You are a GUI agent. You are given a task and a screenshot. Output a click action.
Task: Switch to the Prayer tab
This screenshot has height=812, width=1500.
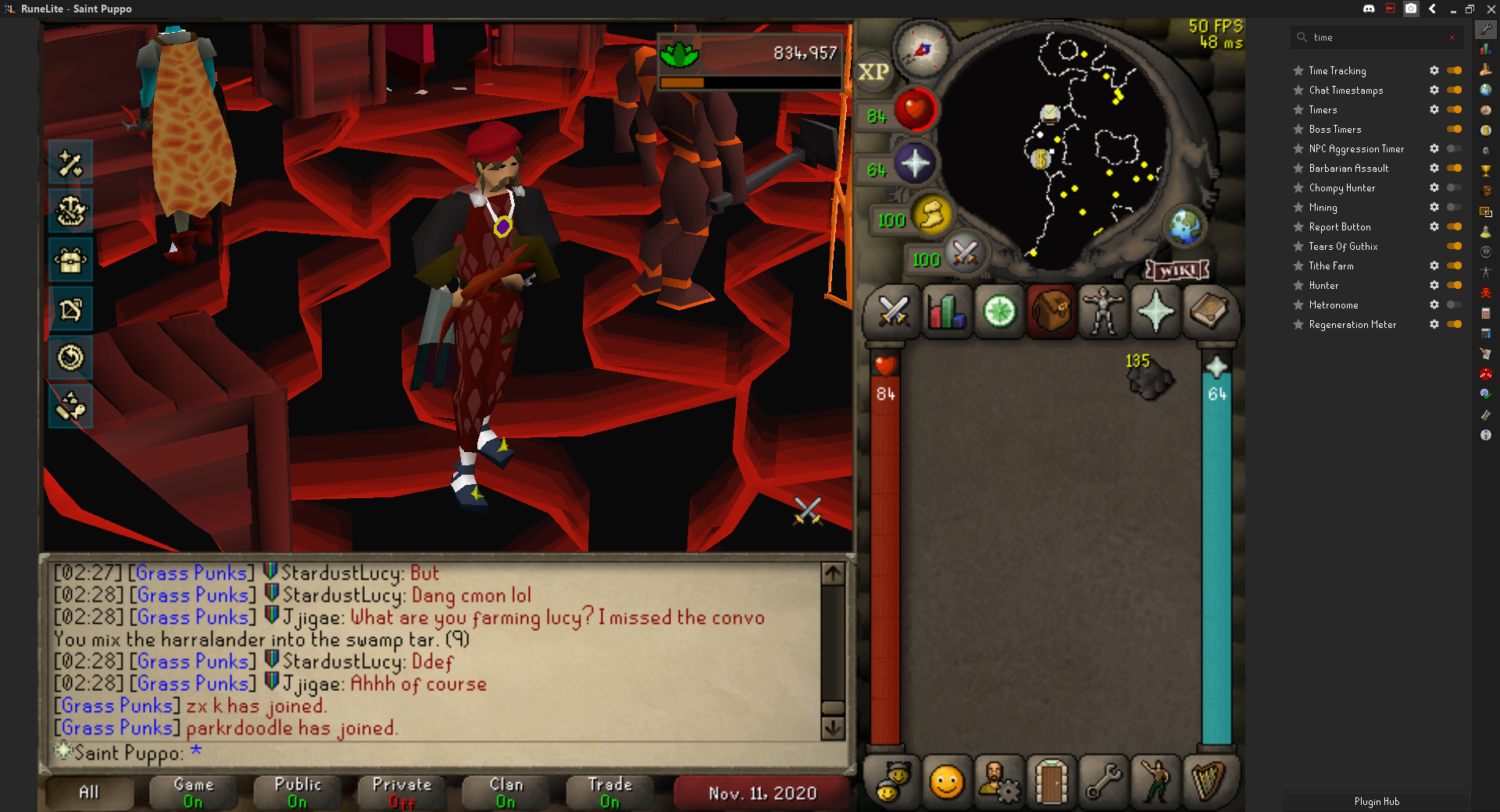[x=1155, y=312]
